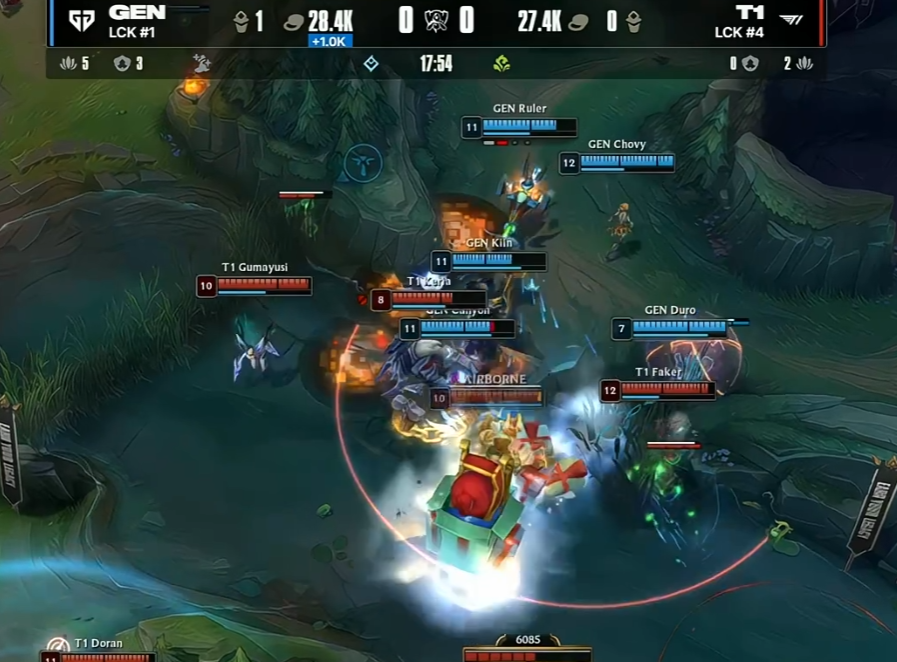The width and height of the screenshot is (897, 662).
Task: Select the T1 Doran player portrait
Action: tap(58, 647)
